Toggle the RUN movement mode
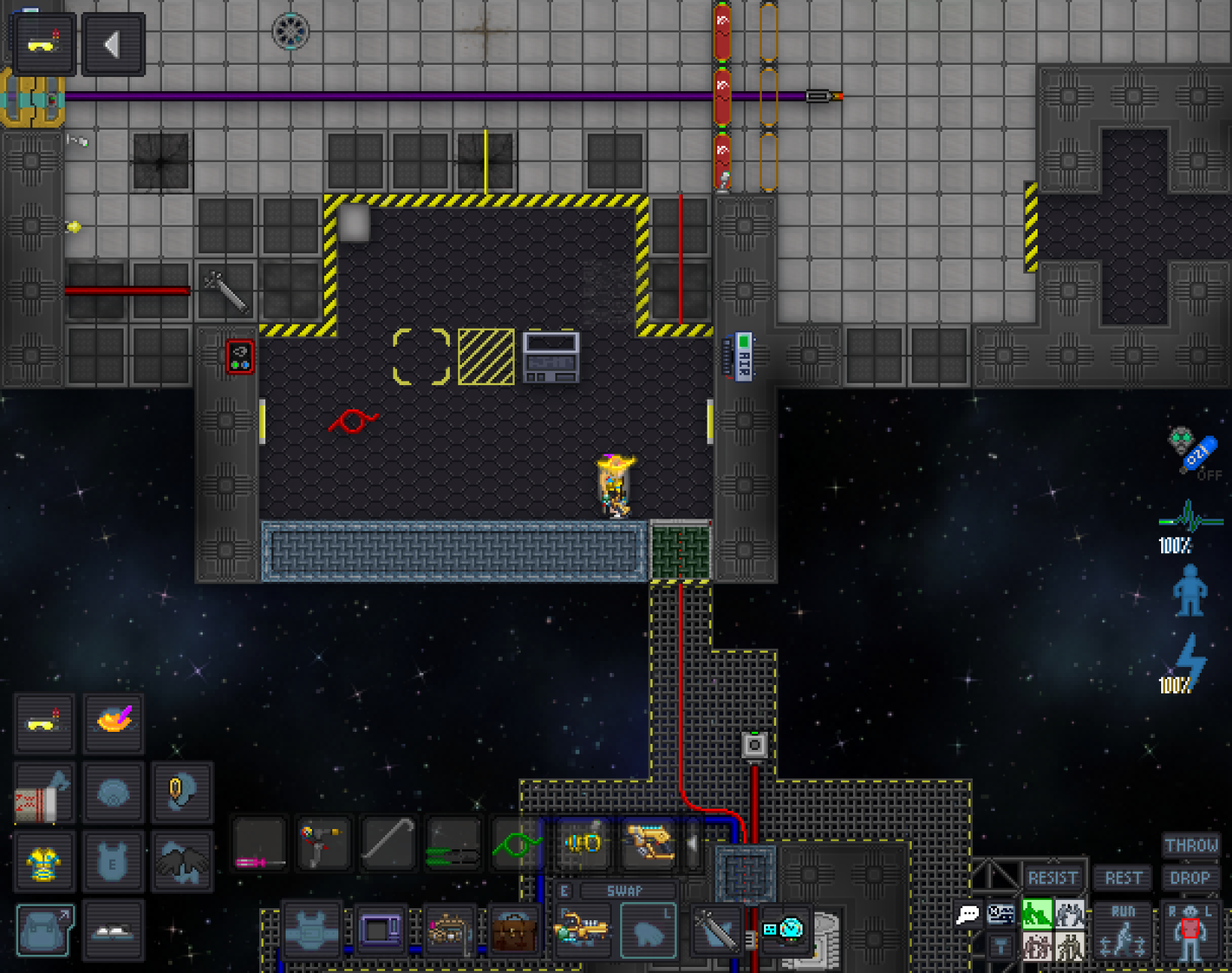1232x973 pixels. [x=1123, y=930]
